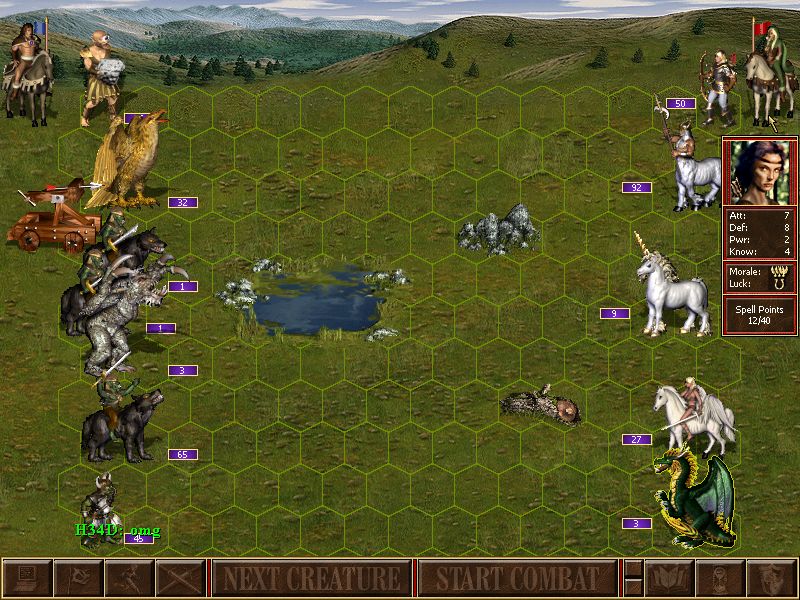Activate the shield defend button

771,578
